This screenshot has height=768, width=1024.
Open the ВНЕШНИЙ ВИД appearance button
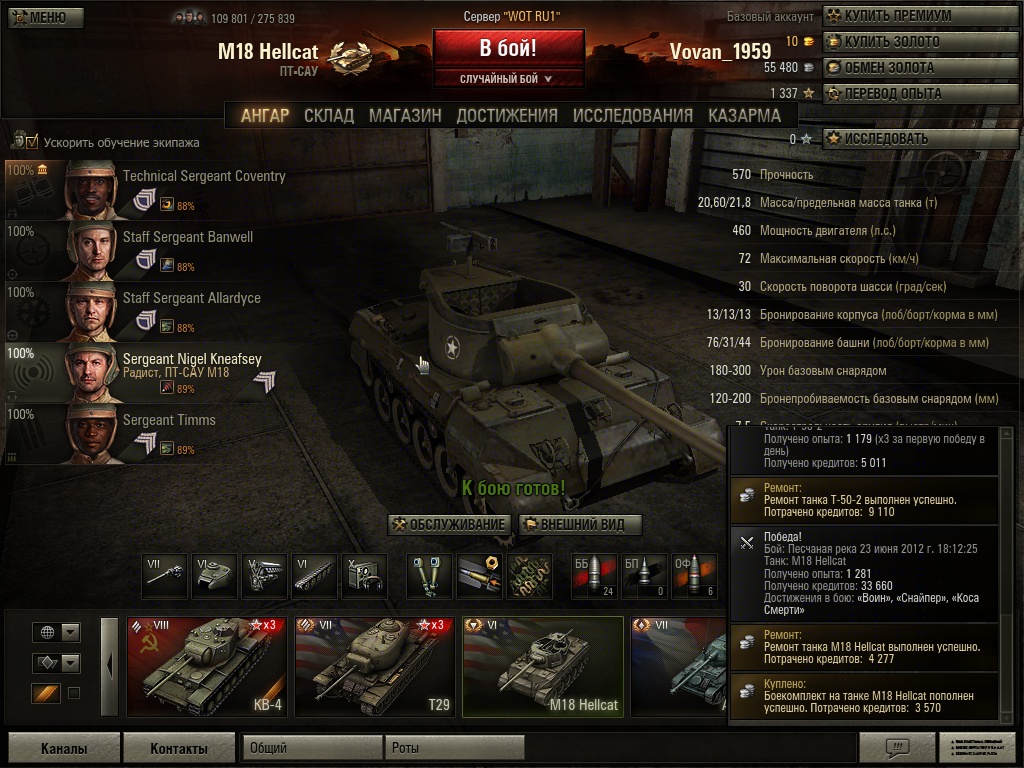click(579, 525)
